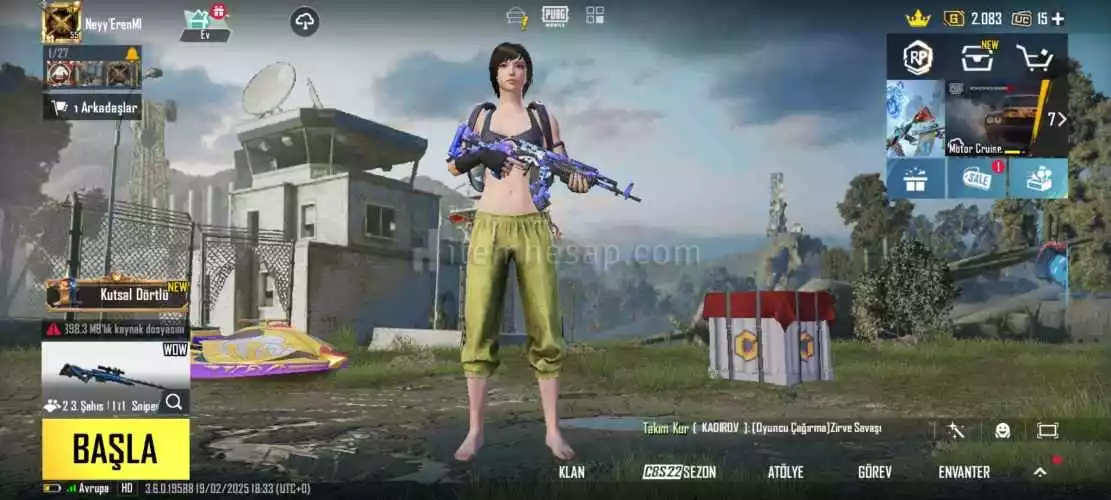The image size is (1111, 500).
Task: Open the emoji emote button
Action: pyautogui.click(x=1002, y=430)
